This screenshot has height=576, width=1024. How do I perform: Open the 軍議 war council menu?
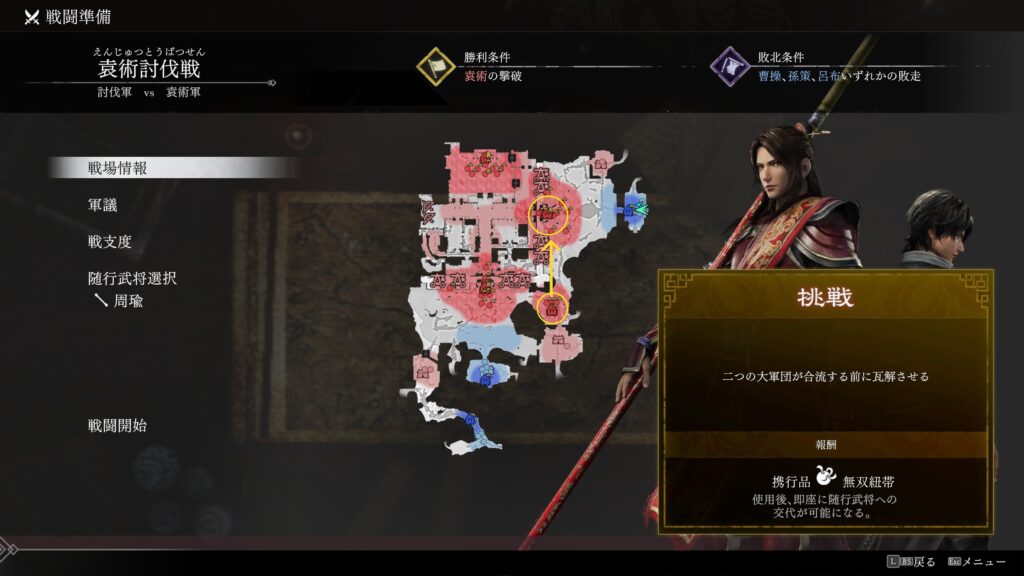(103, 205)
